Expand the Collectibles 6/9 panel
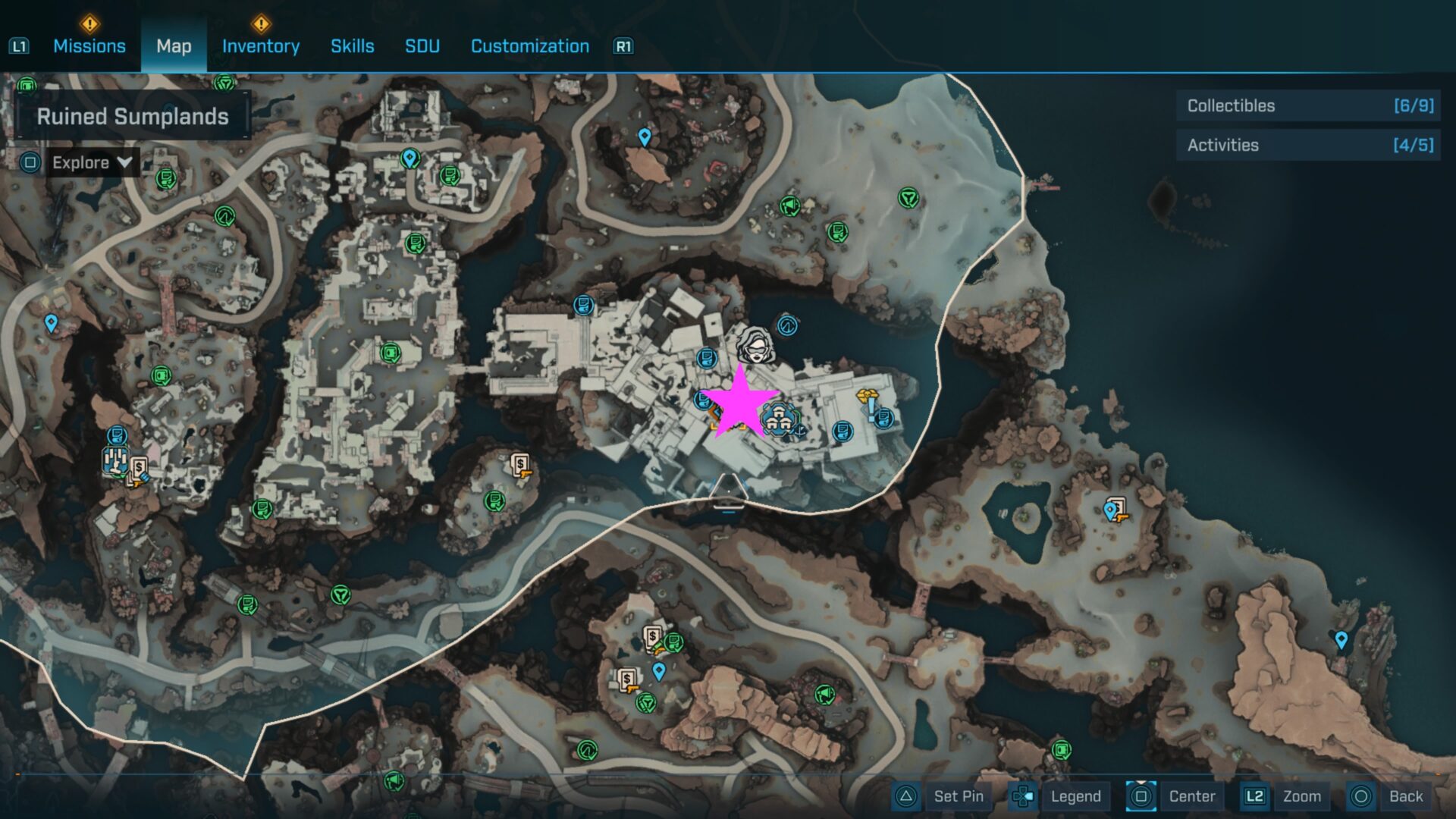 click(x=1307, y=106)
